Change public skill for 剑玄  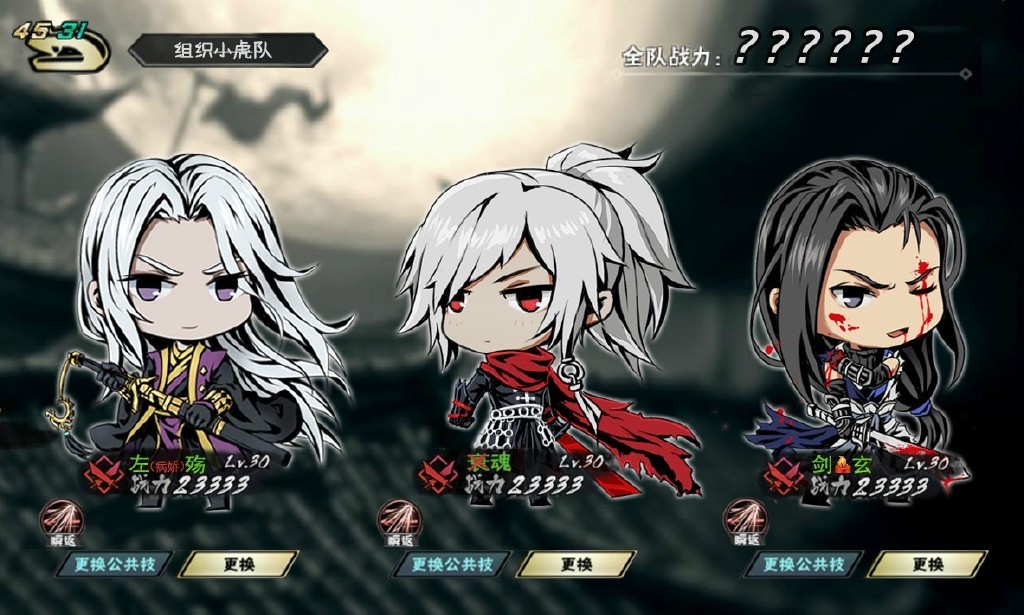coord(804,565)
